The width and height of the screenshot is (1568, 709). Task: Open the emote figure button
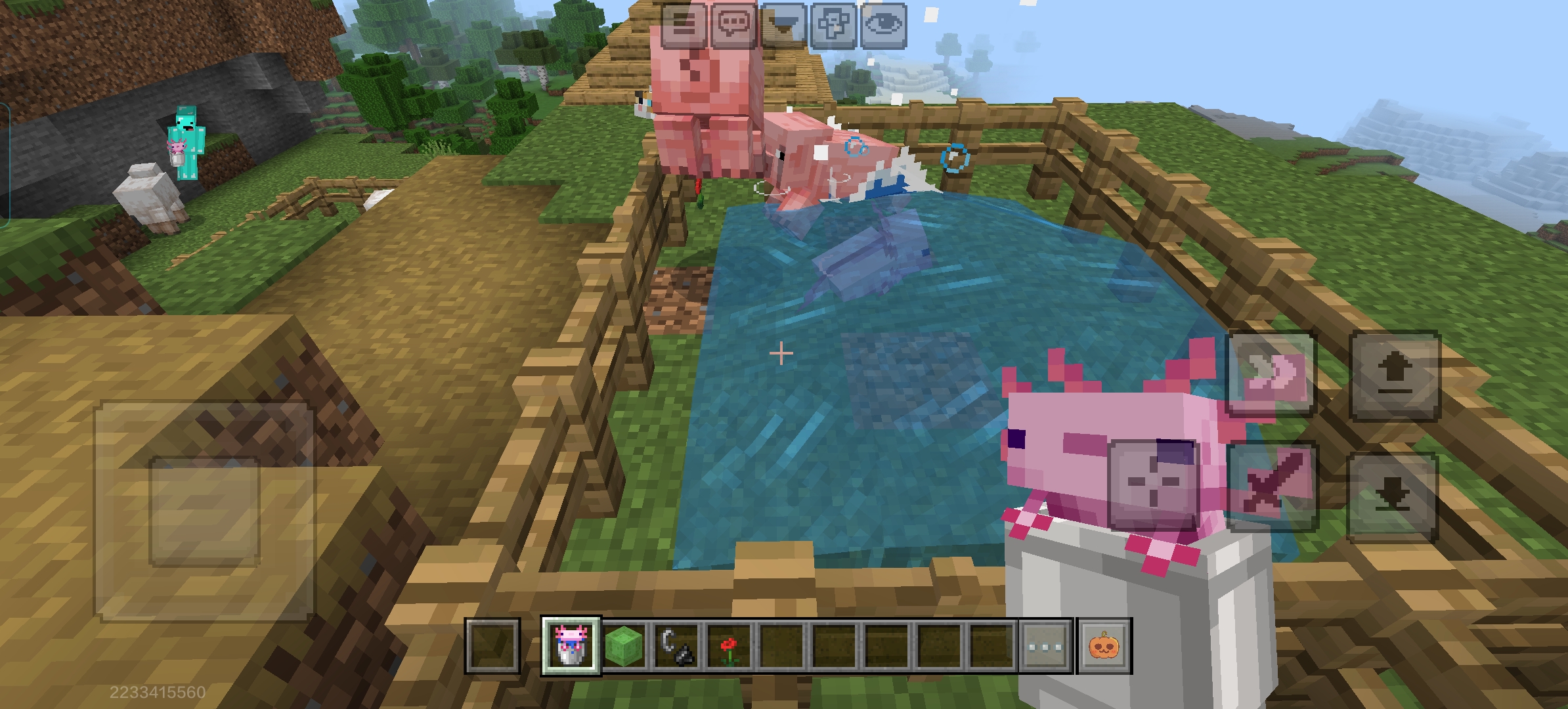point(834,24)
